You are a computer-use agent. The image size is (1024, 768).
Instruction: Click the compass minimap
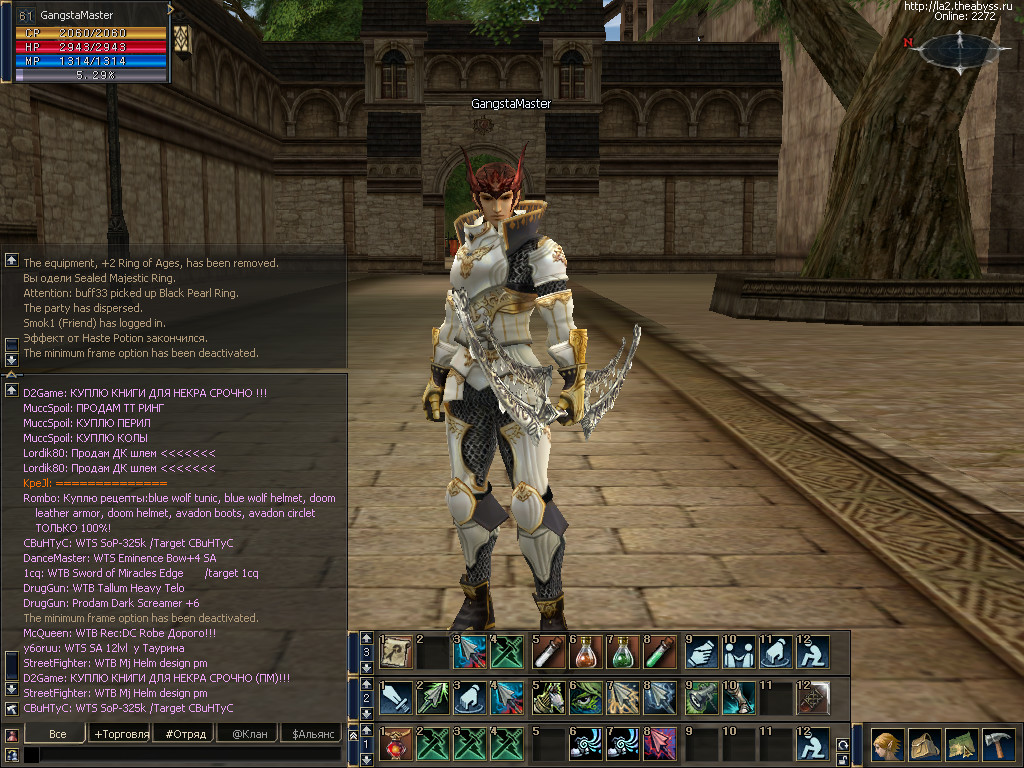click(x=959, y=50)
